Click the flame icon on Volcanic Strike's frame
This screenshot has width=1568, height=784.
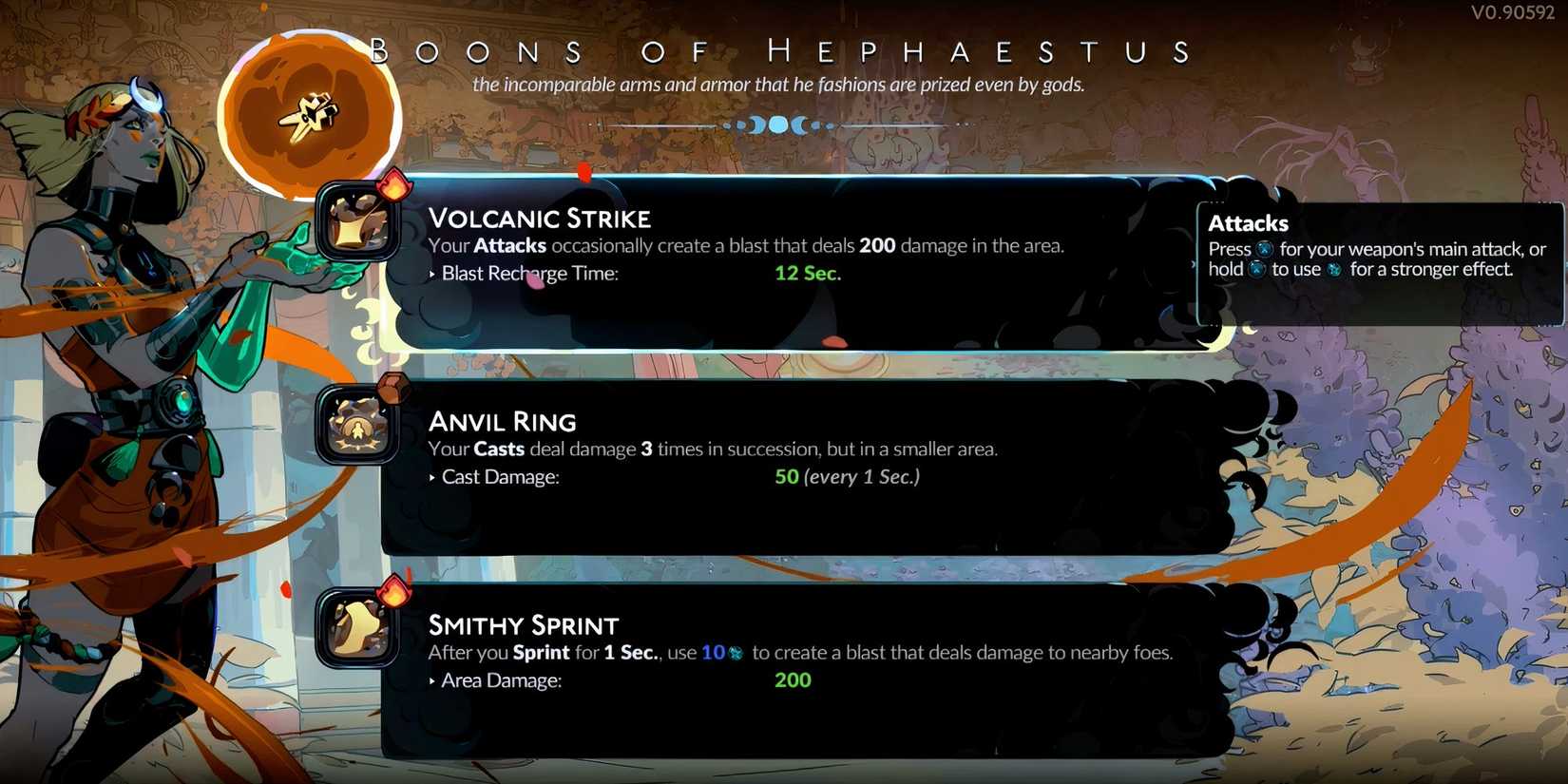[392, 184]
